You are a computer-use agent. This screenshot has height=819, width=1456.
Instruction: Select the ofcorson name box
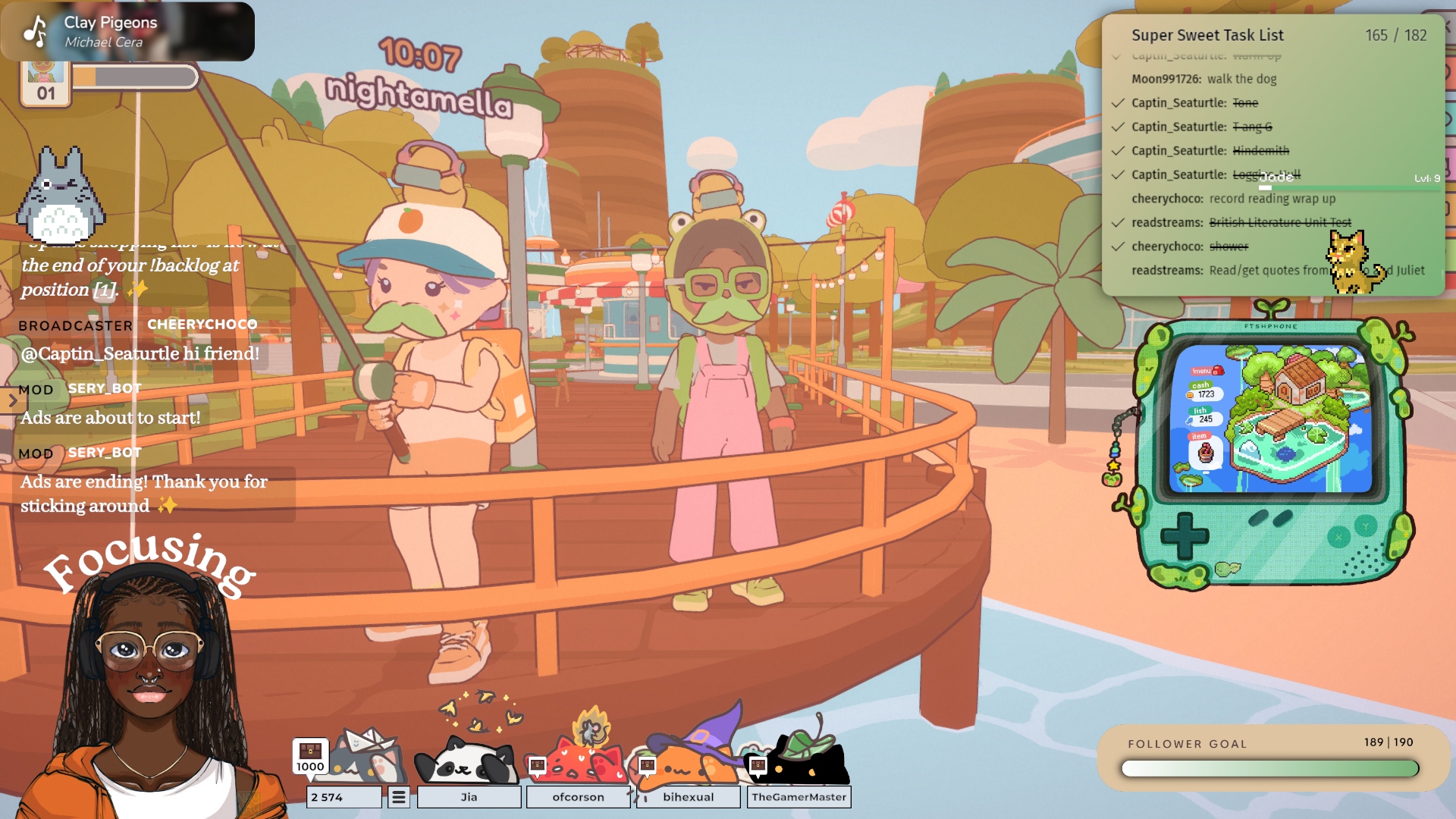[578, 797]
